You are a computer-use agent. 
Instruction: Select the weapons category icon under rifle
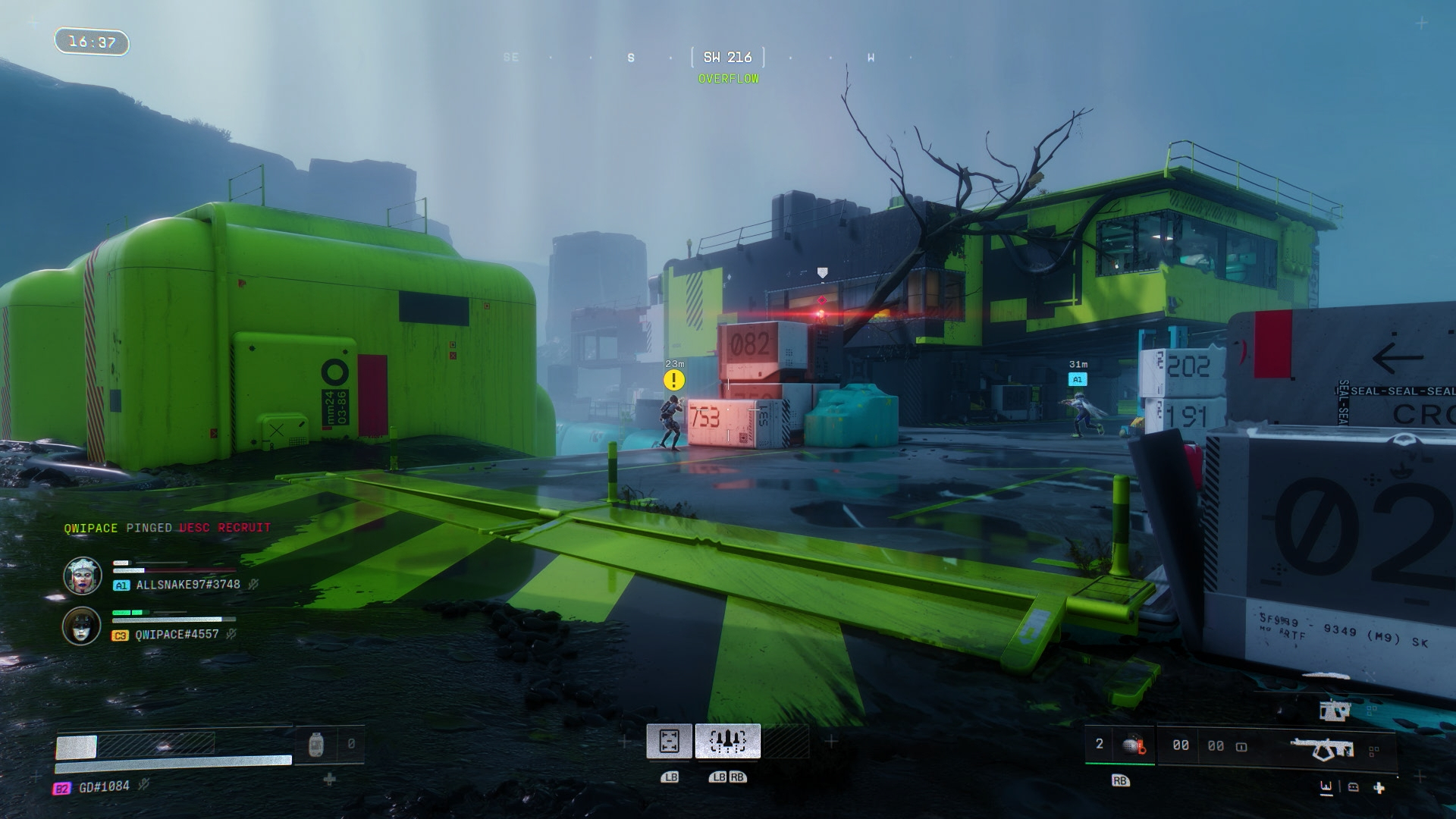[1326, 787]
